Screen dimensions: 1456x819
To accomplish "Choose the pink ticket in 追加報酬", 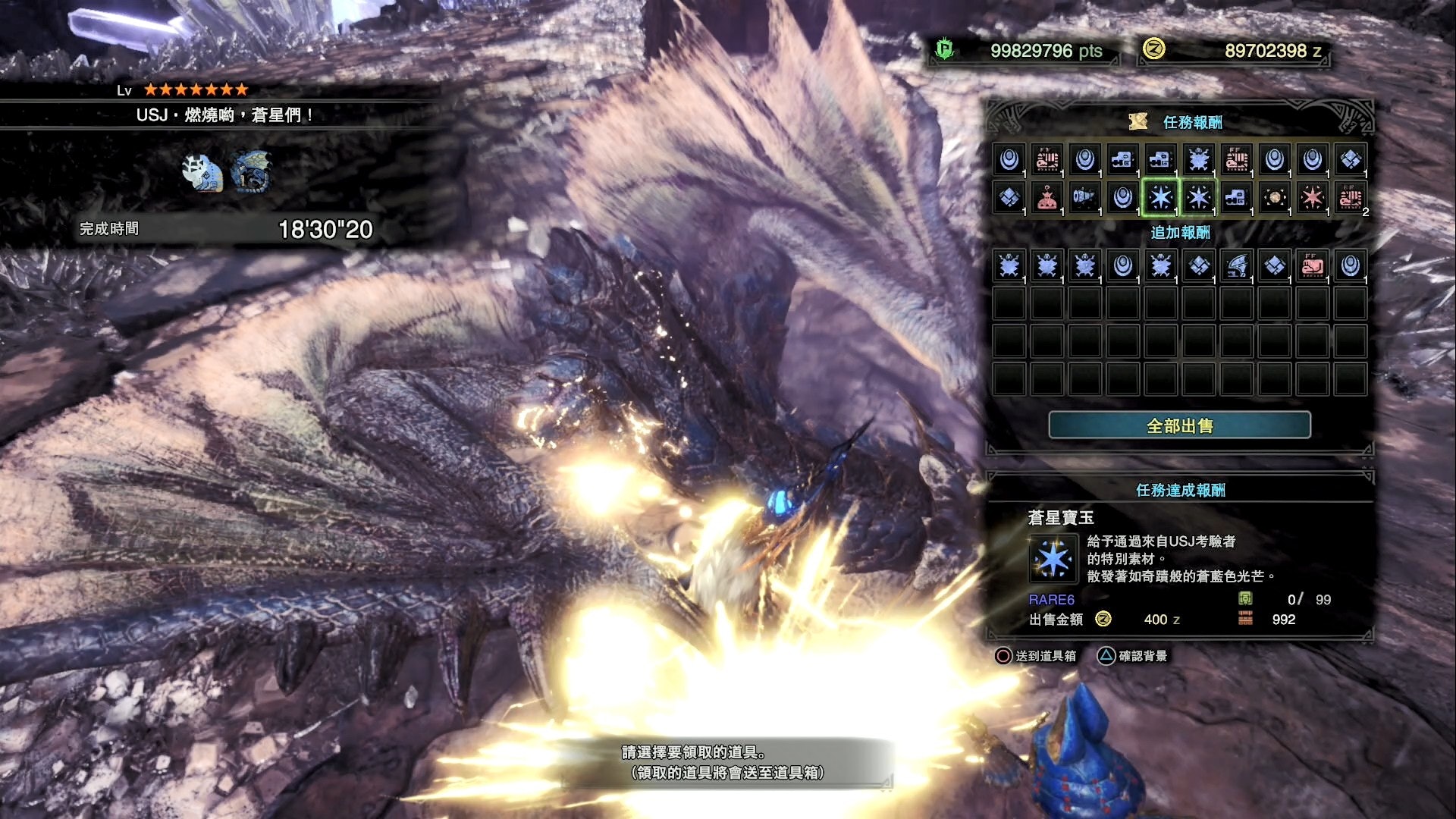I will tap(1313, 265).
